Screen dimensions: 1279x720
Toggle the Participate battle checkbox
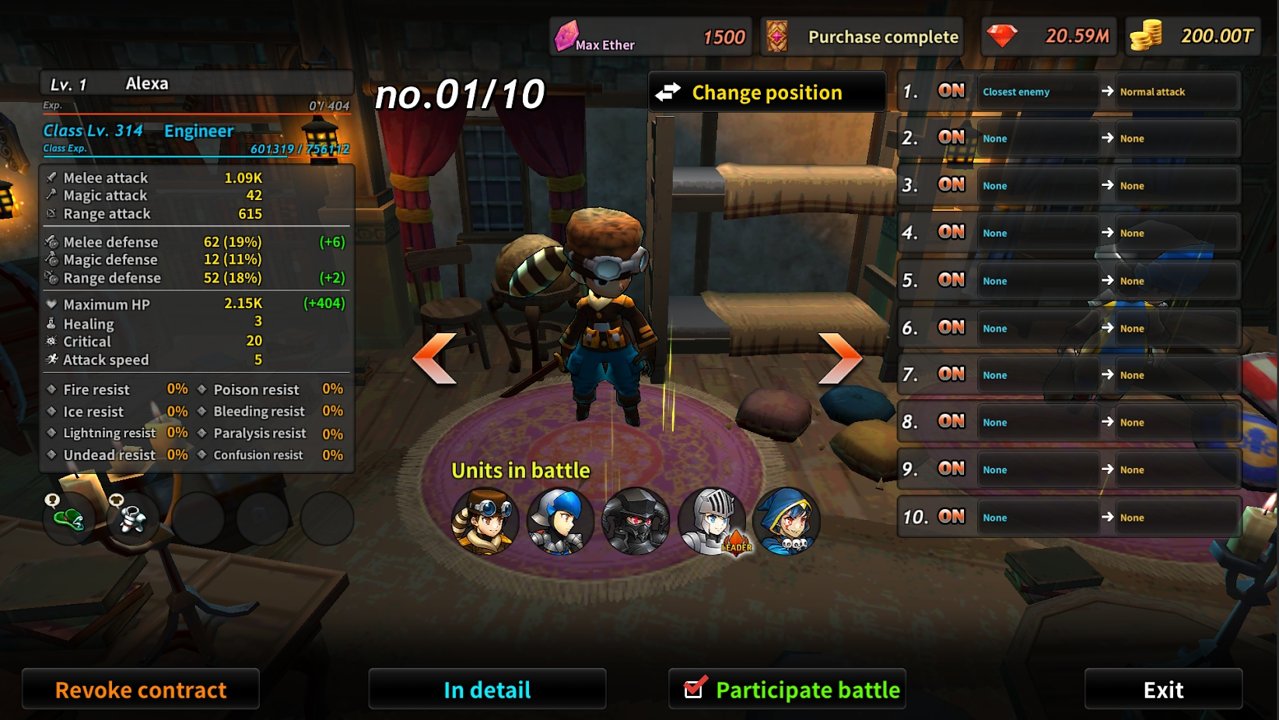coord(694,688)
